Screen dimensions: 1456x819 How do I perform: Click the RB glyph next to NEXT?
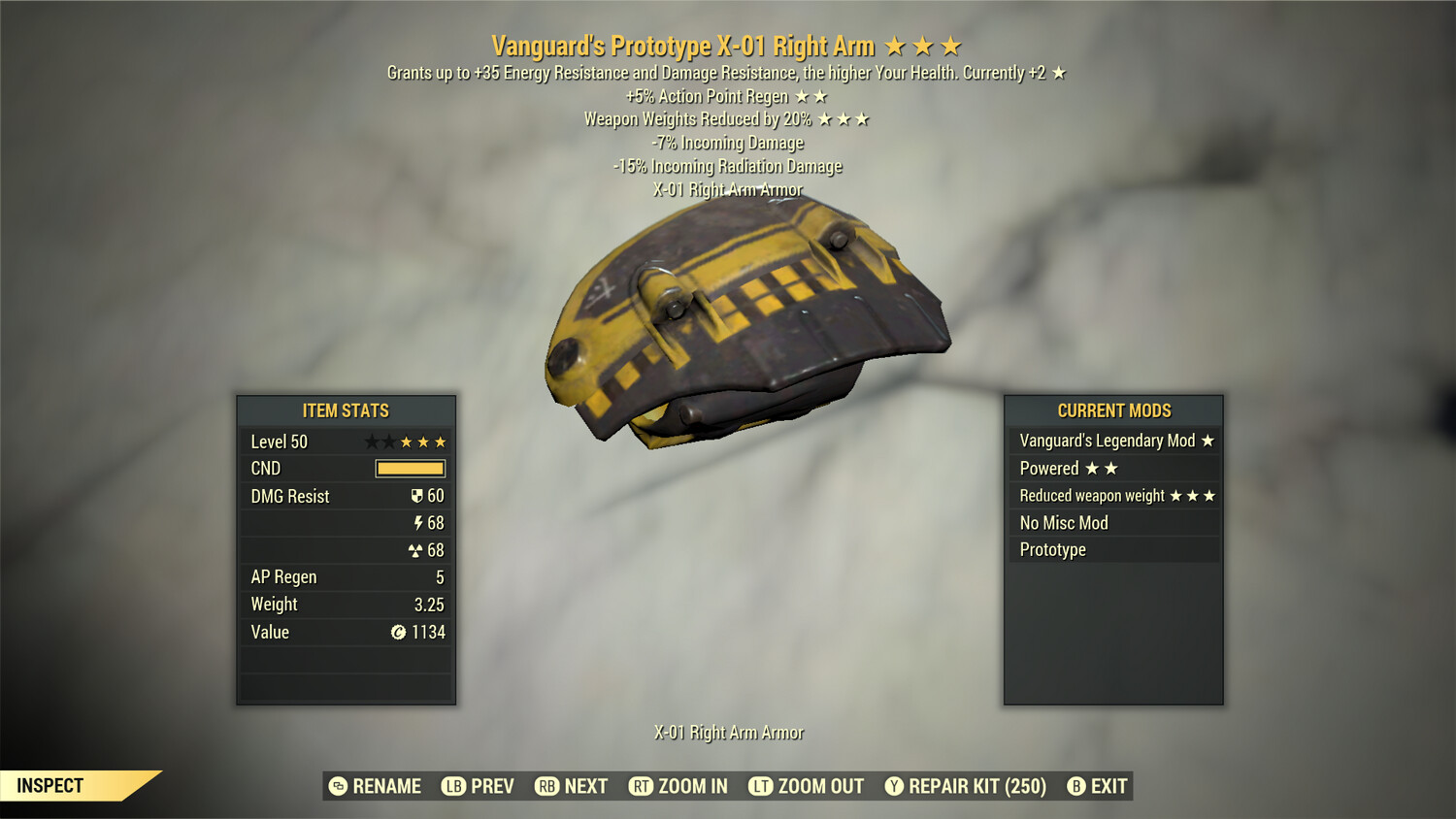pos(547,786)
